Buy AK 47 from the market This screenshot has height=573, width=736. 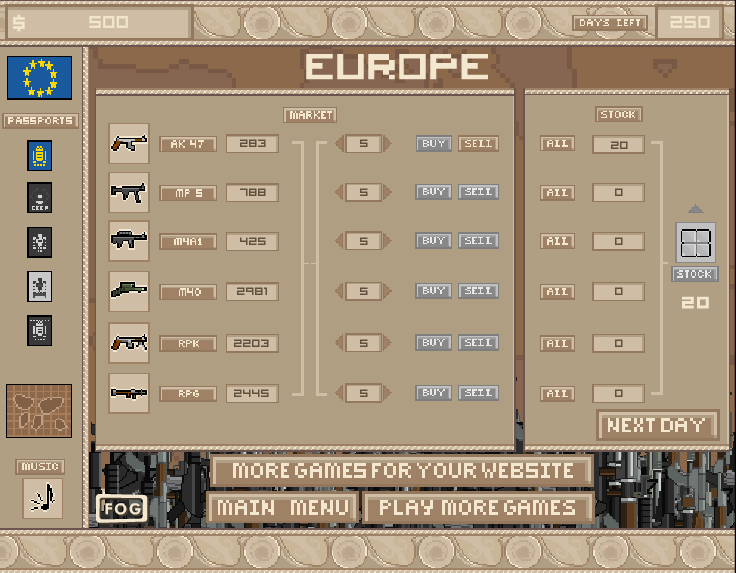click(433, 144)
